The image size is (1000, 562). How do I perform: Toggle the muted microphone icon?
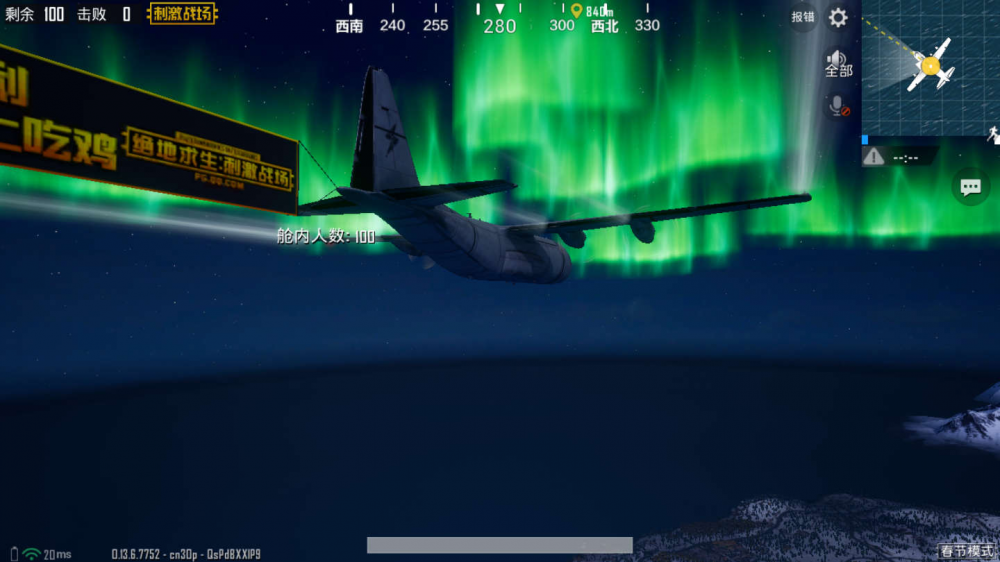point(838,105)
